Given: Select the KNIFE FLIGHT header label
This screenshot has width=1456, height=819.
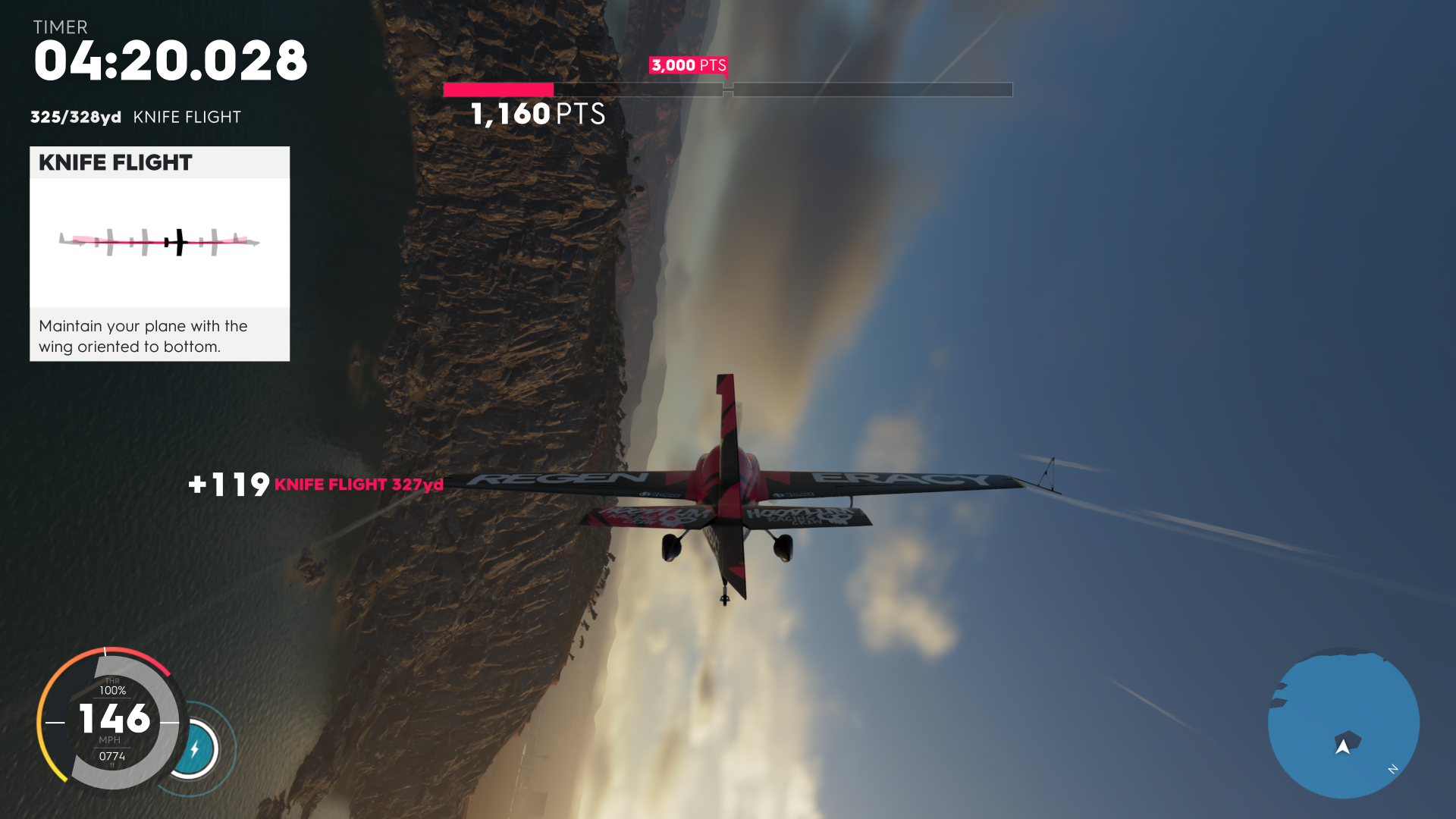Looking at the screenshot, I should (x=115, y=162).
